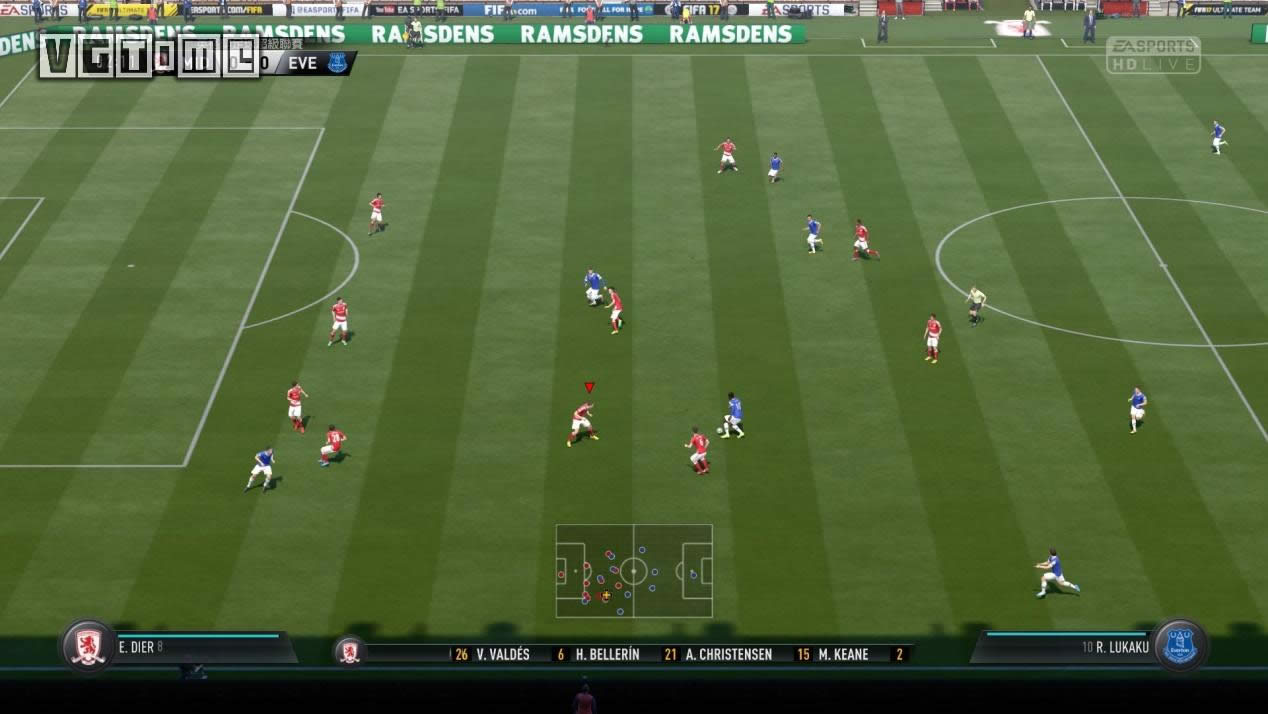Select the E. Dier player name panel
The height and width of the screenshot is (714, 1268).
(200, 647)
